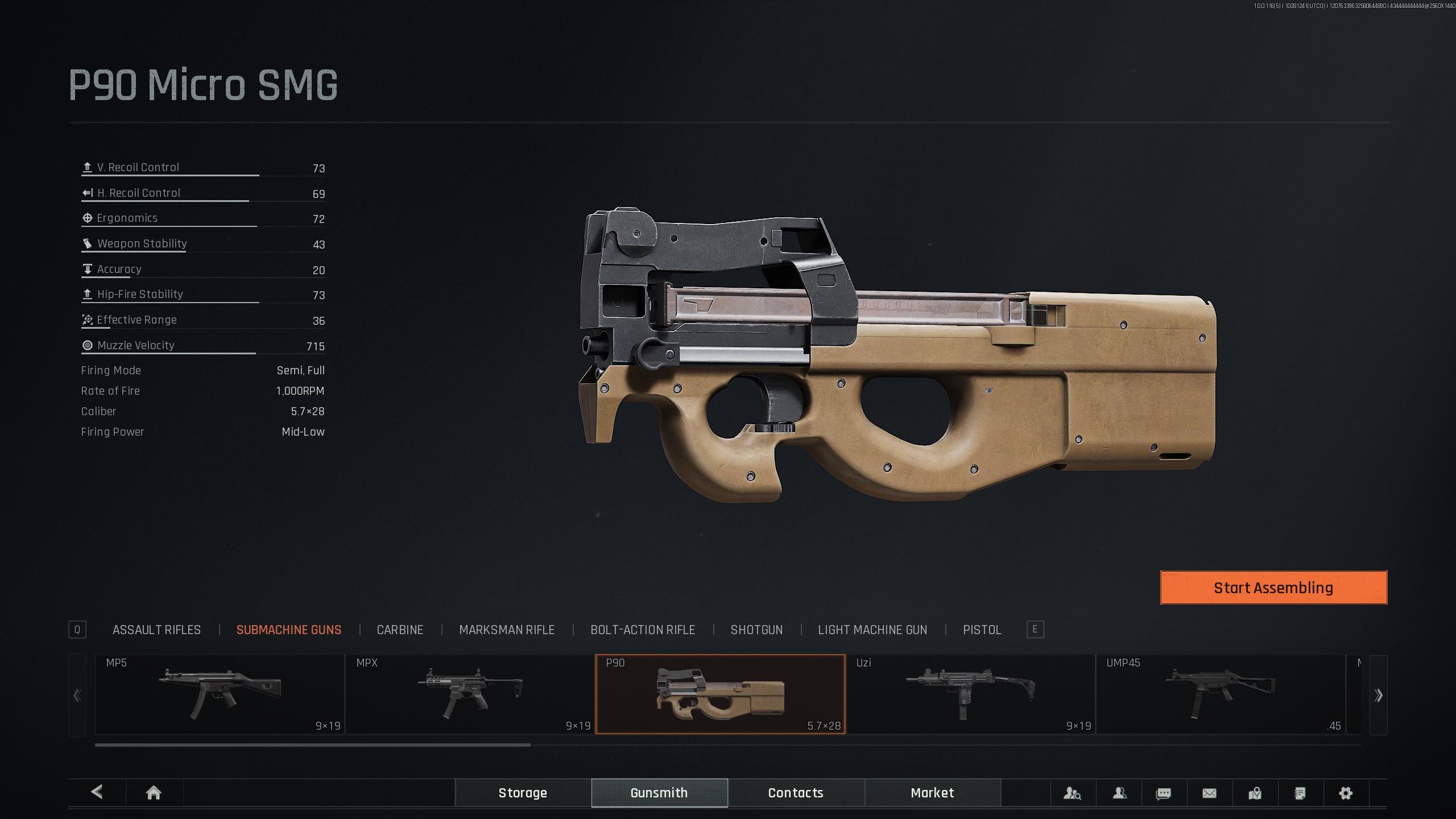Open the mail envelope icon

1209,793
